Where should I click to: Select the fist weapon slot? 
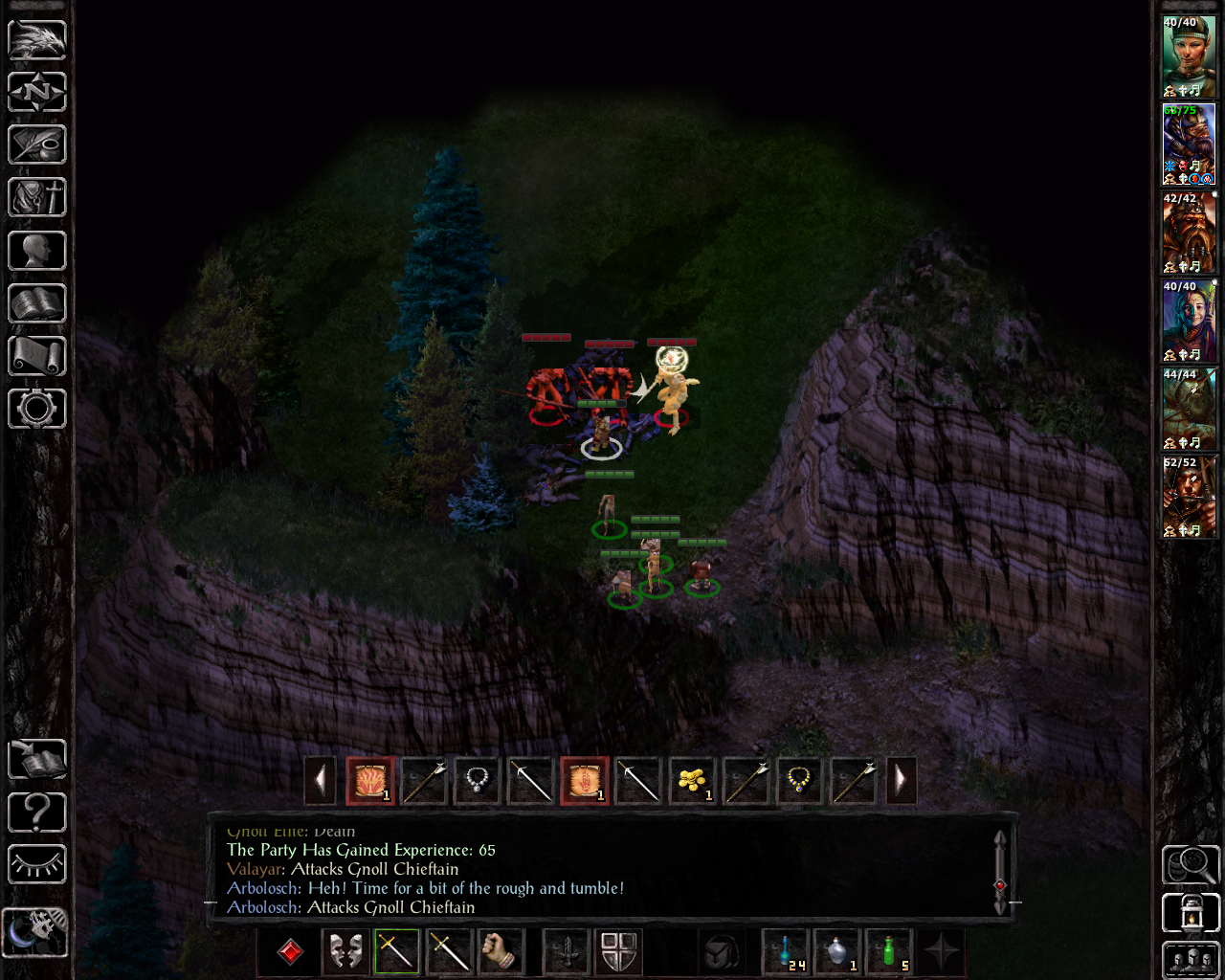coord(500,951)
